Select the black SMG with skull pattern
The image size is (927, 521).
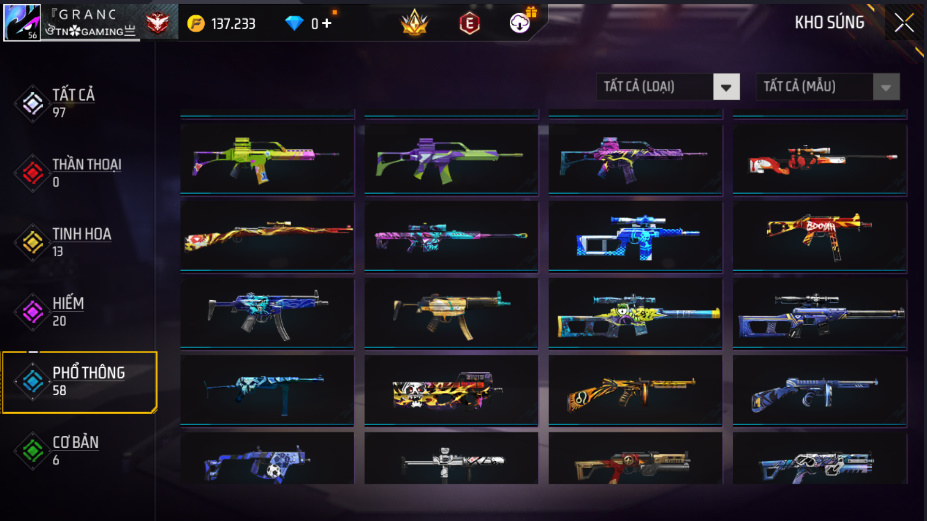pyautogui.click(x=451, y=390)
